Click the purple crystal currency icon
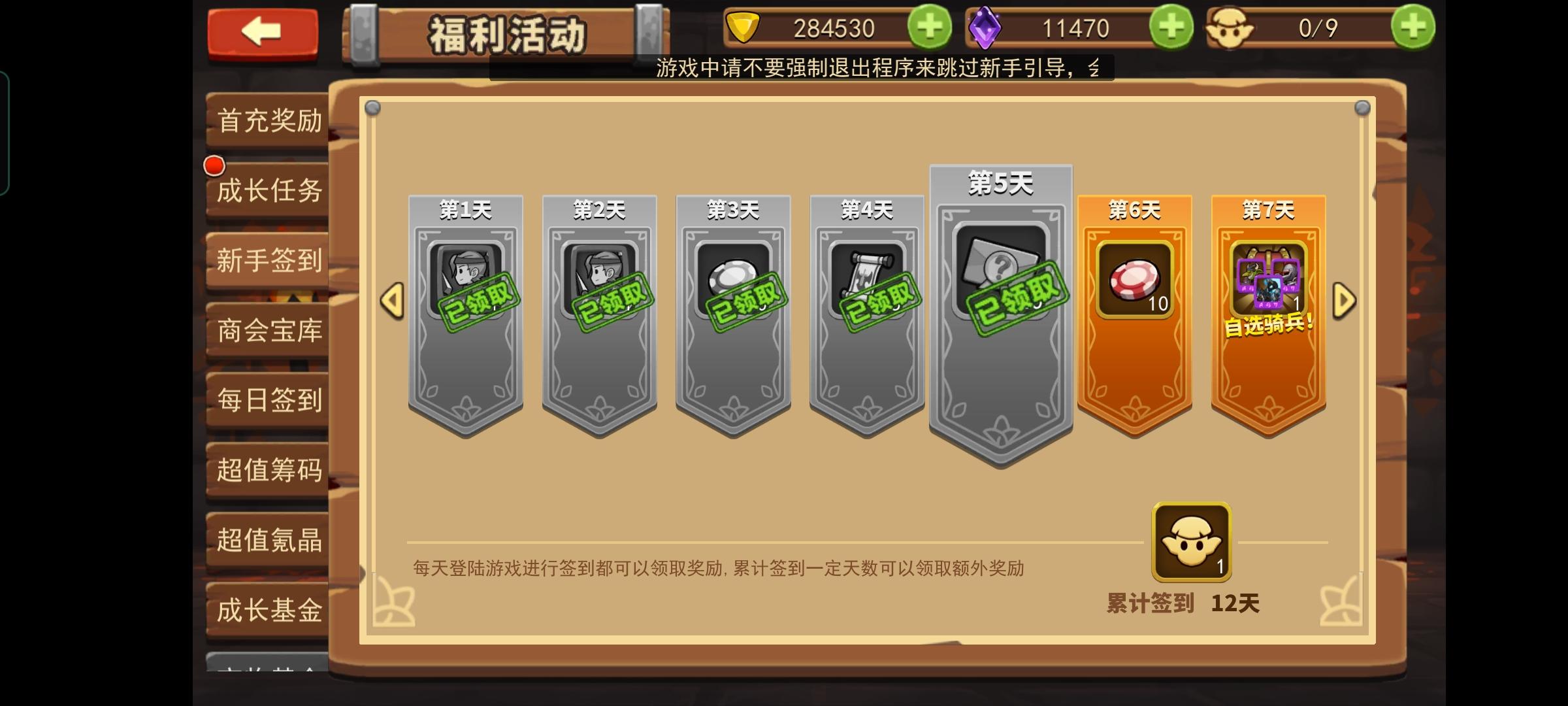The image size is (1568, 706). [x=987, y=27]
